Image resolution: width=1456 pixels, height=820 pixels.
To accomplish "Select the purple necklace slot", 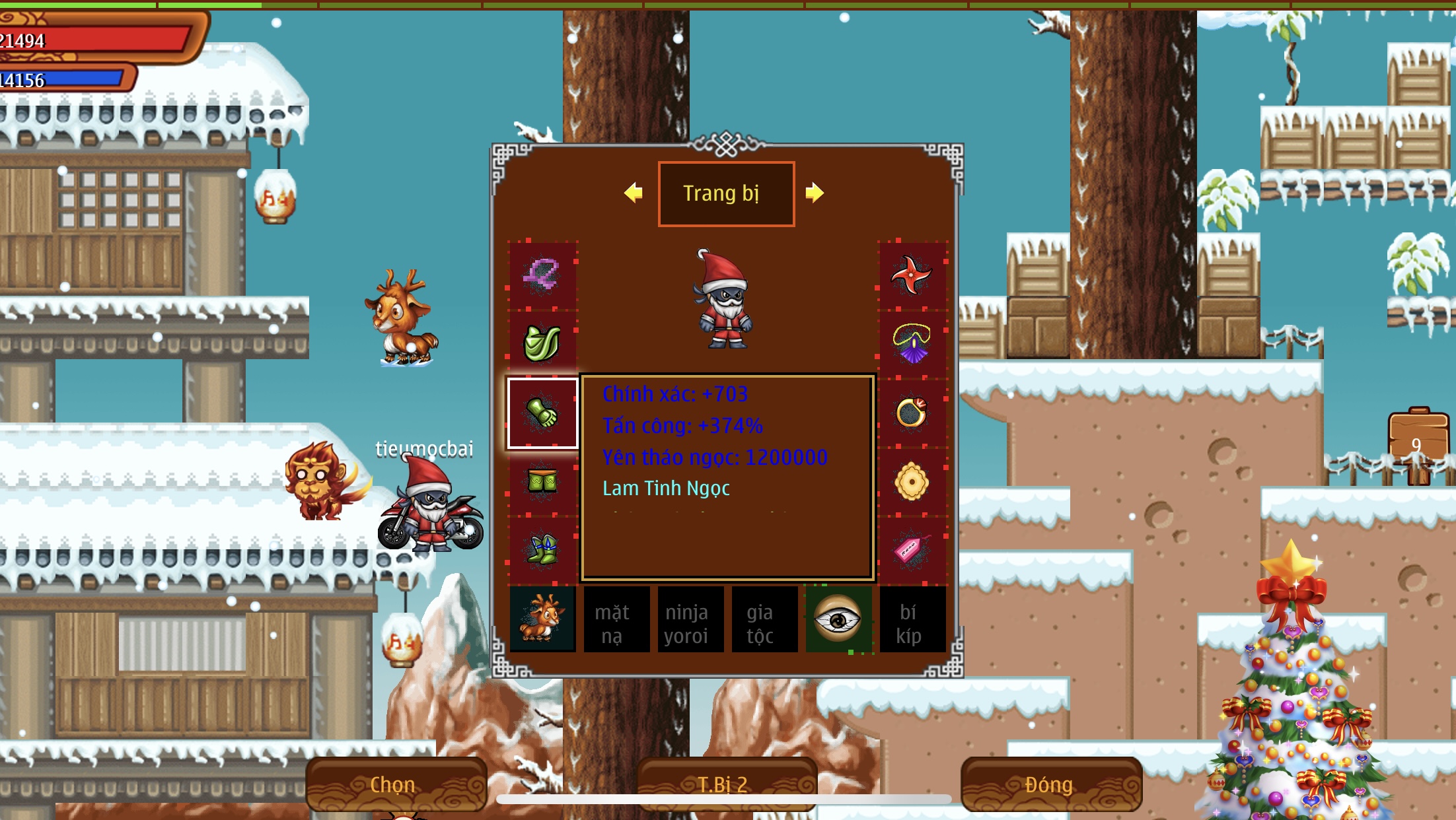I will coord(912,343).
